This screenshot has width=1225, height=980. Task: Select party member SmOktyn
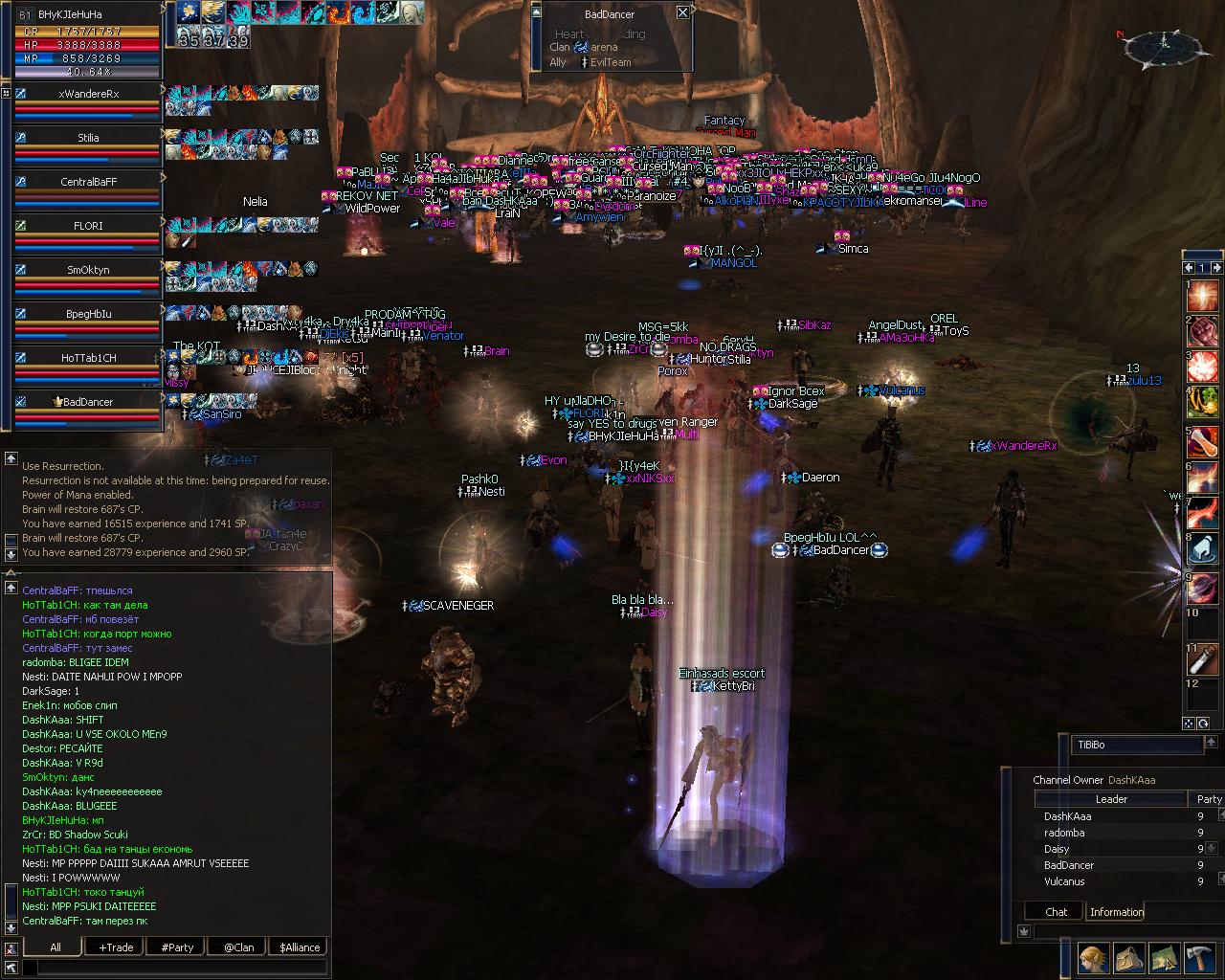(88, 270)
